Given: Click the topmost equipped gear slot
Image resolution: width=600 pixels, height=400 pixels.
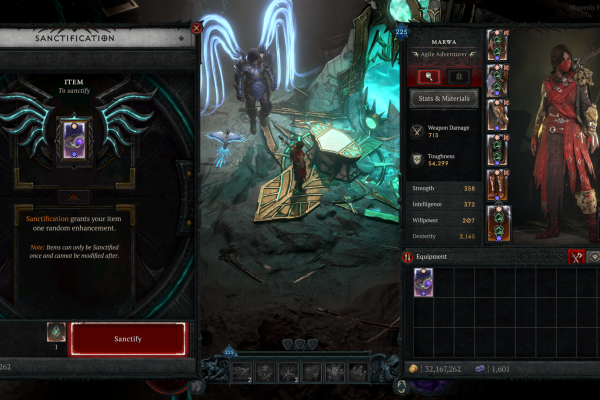Looking at the screenshot, I should click(x=498, y=46).
